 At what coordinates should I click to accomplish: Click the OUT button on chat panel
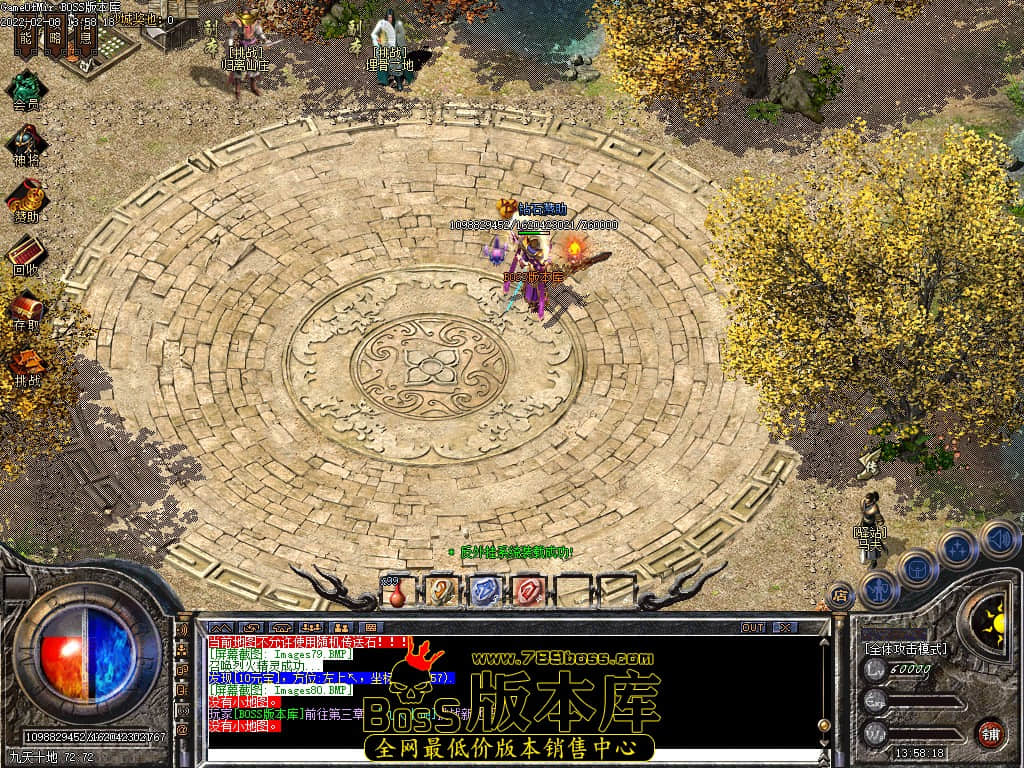click(752, 627)
